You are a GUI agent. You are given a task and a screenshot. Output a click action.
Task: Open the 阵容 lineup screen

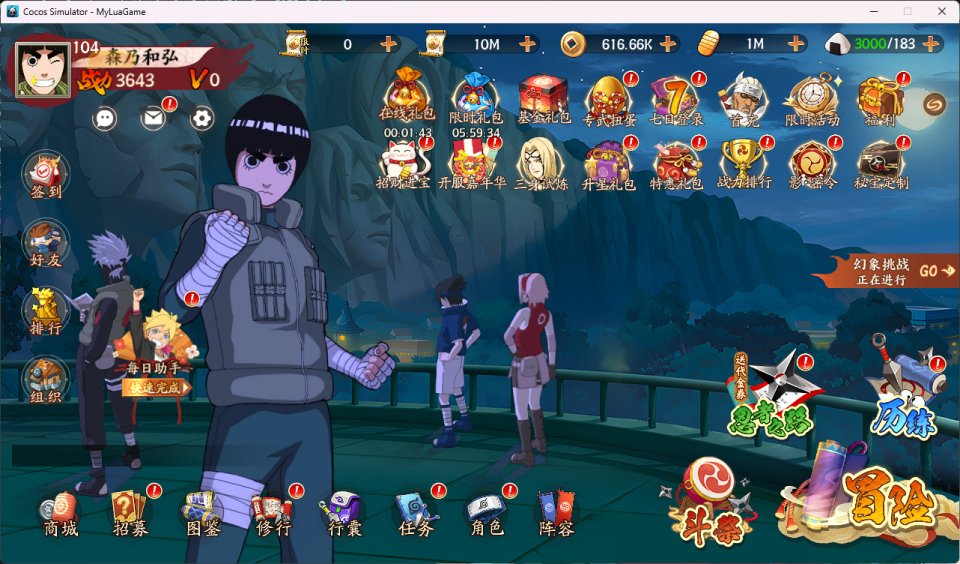[557, 513]
